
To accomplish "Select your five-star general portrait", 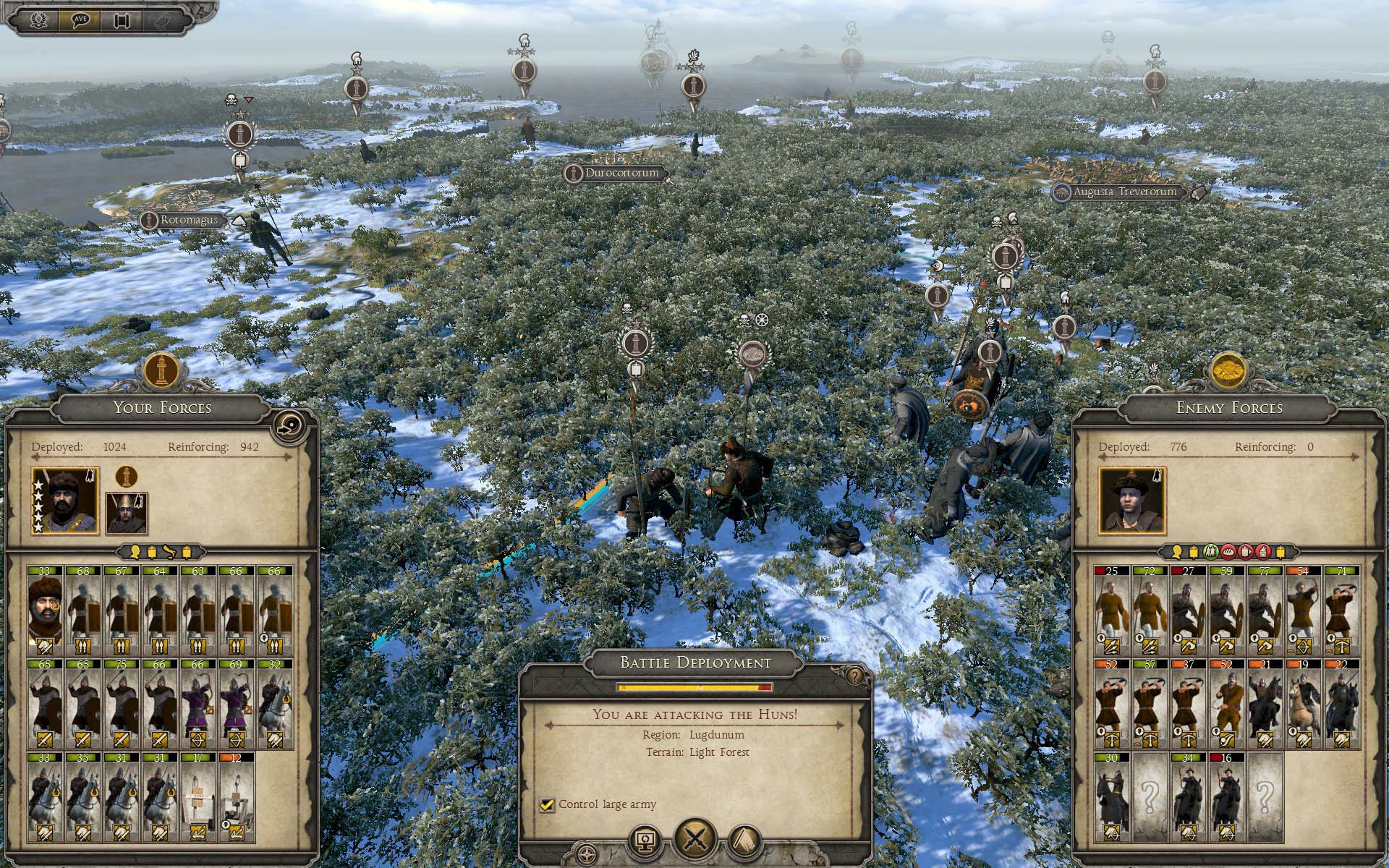I will pyautogui.click(x=66, y=500).
